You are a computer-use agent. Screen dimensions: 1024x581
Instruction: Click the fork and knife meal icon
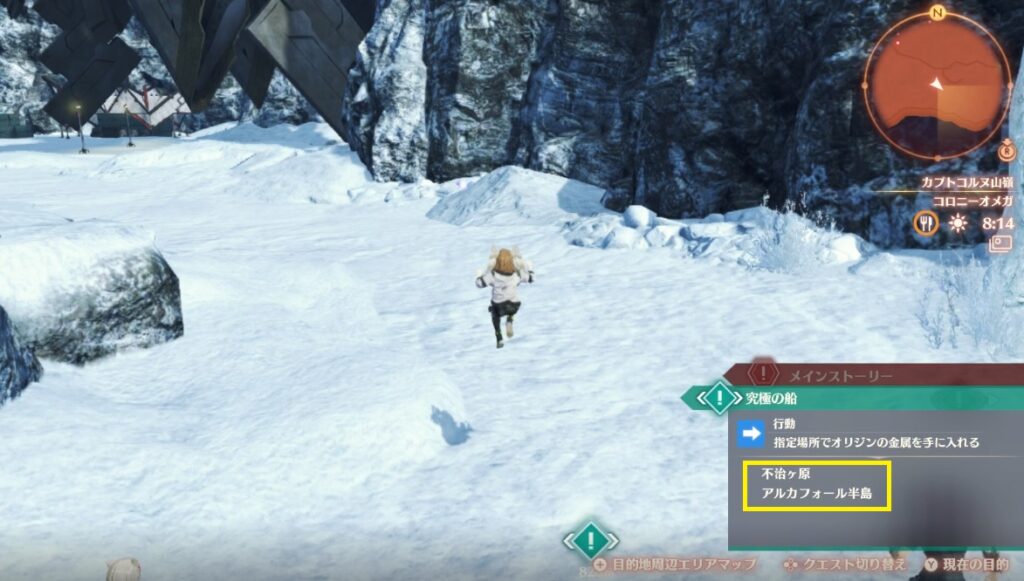925,224
